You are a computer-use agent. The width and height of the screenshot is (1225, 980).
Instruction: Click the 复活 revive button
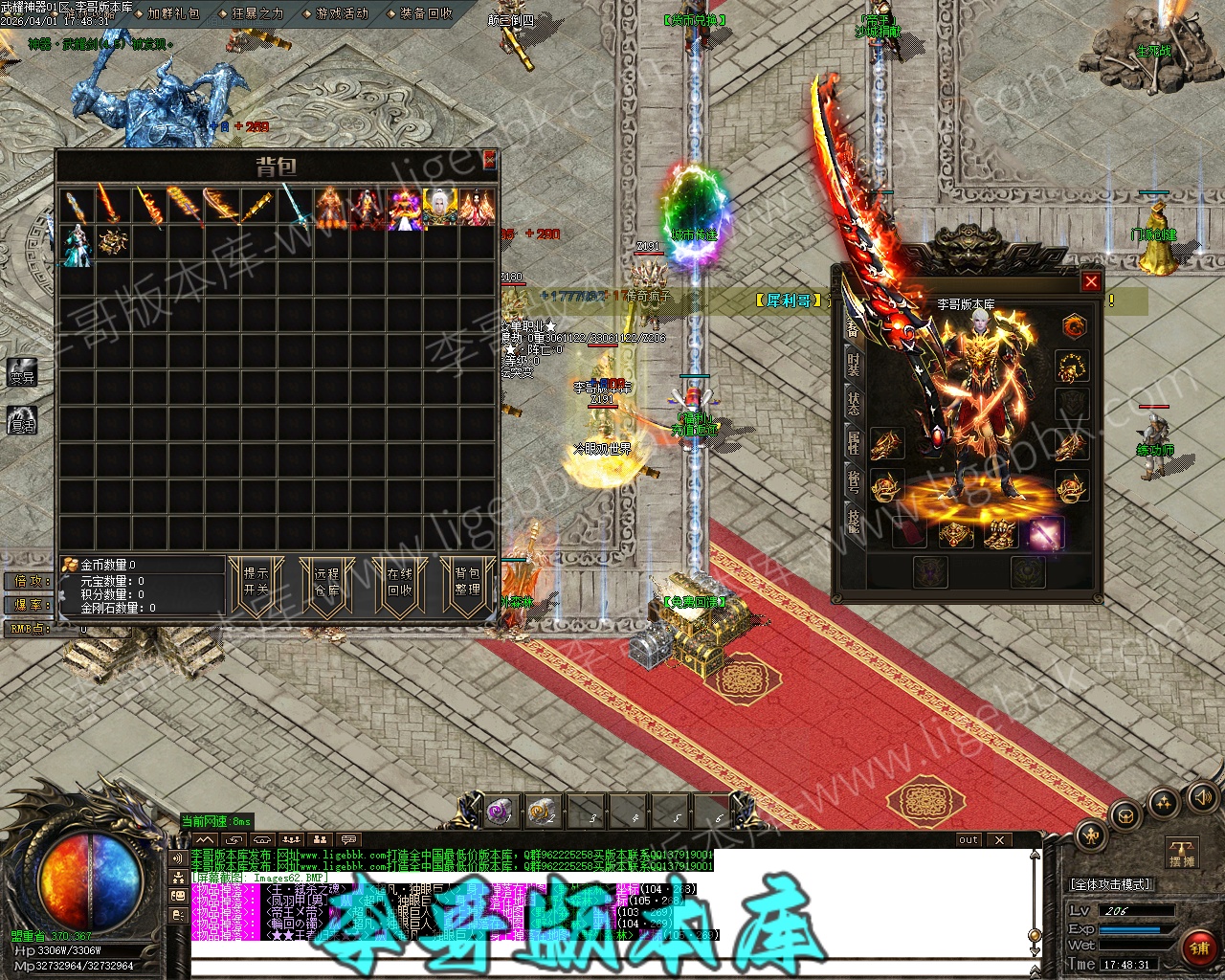(x=22, y=419)
